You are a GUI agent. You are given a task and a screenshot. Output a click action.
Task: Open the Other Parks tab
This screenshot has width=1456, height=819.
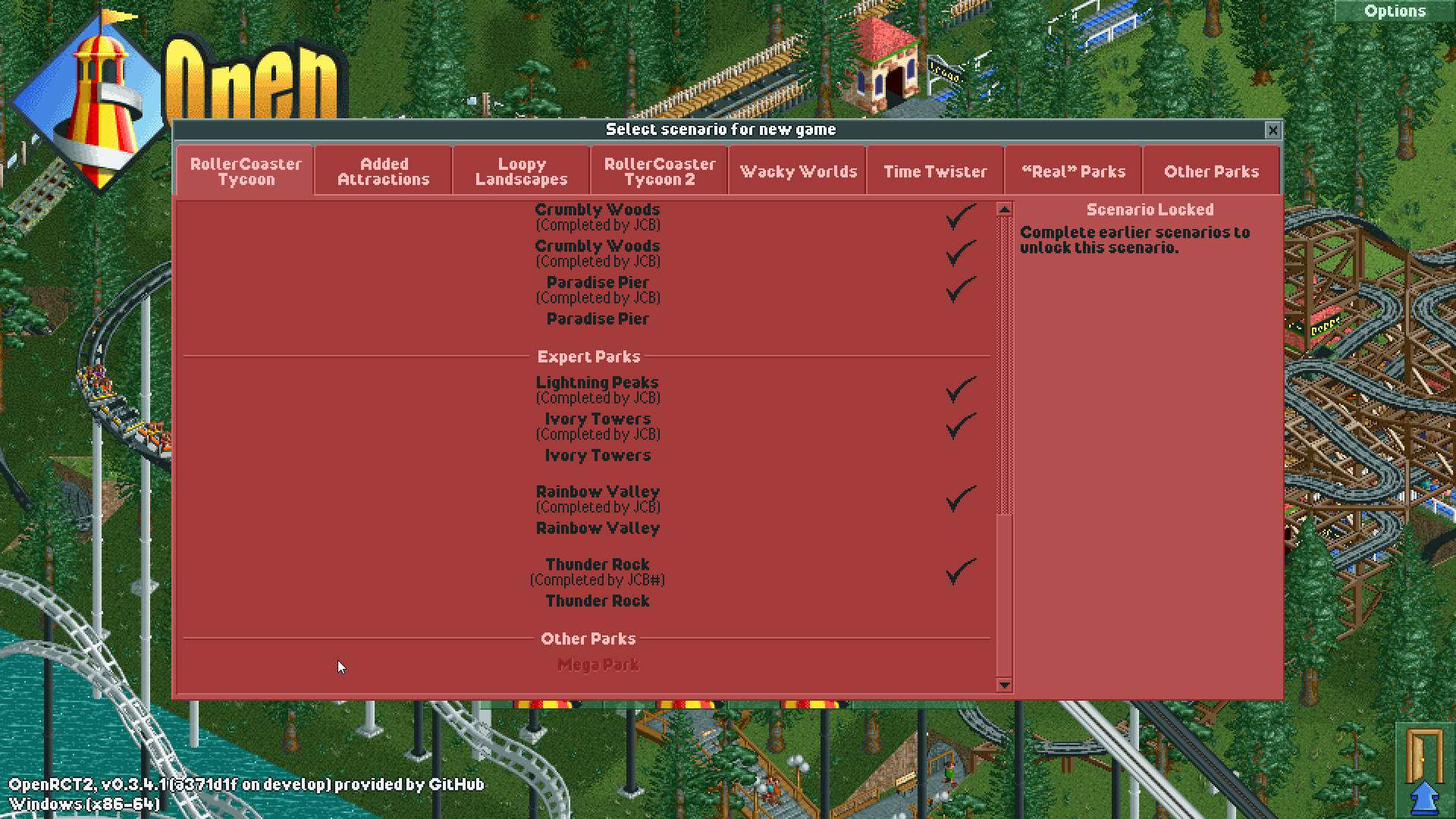pos(1211,170)
